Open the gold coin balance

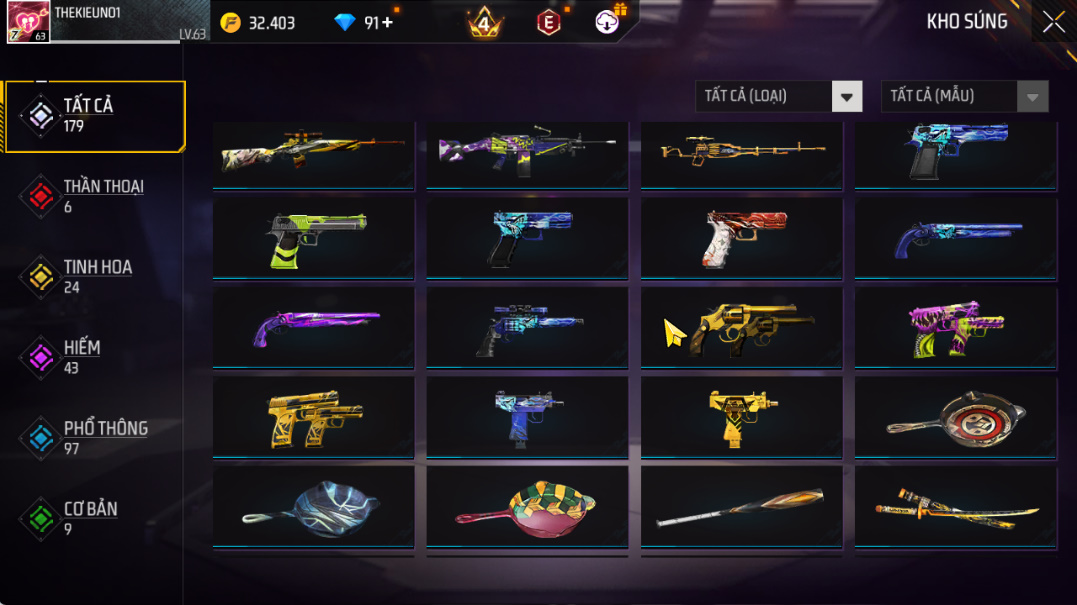pos(258,23)
